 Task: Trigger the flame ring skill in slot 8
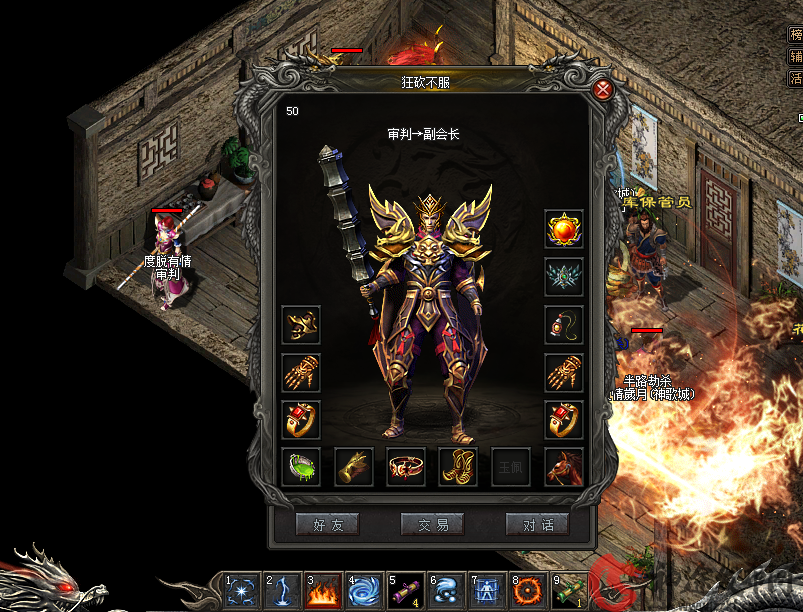tap(527, 591)
